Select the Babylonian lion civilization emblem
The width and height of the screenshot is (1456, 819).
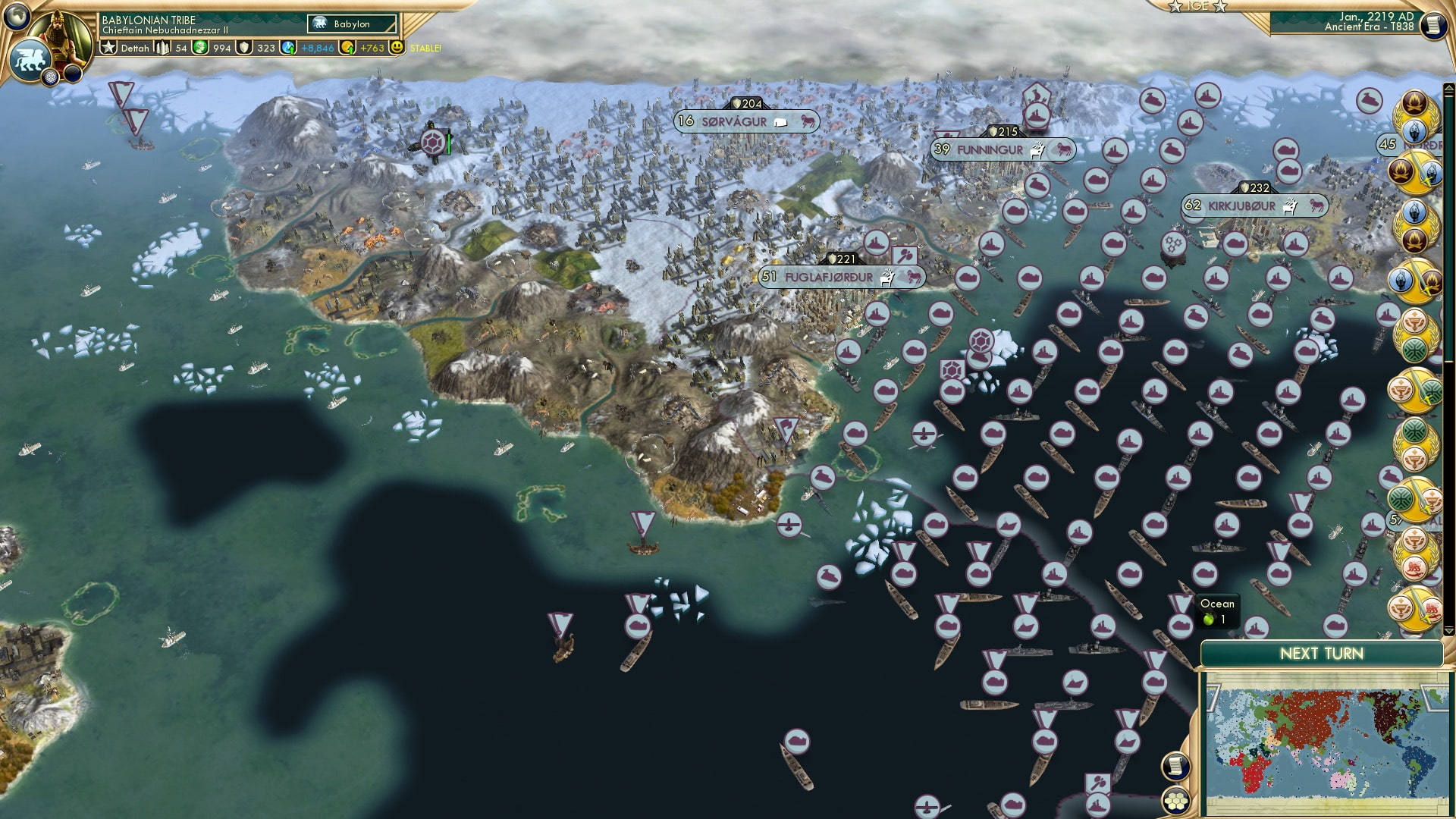click(x=30, y=61)
